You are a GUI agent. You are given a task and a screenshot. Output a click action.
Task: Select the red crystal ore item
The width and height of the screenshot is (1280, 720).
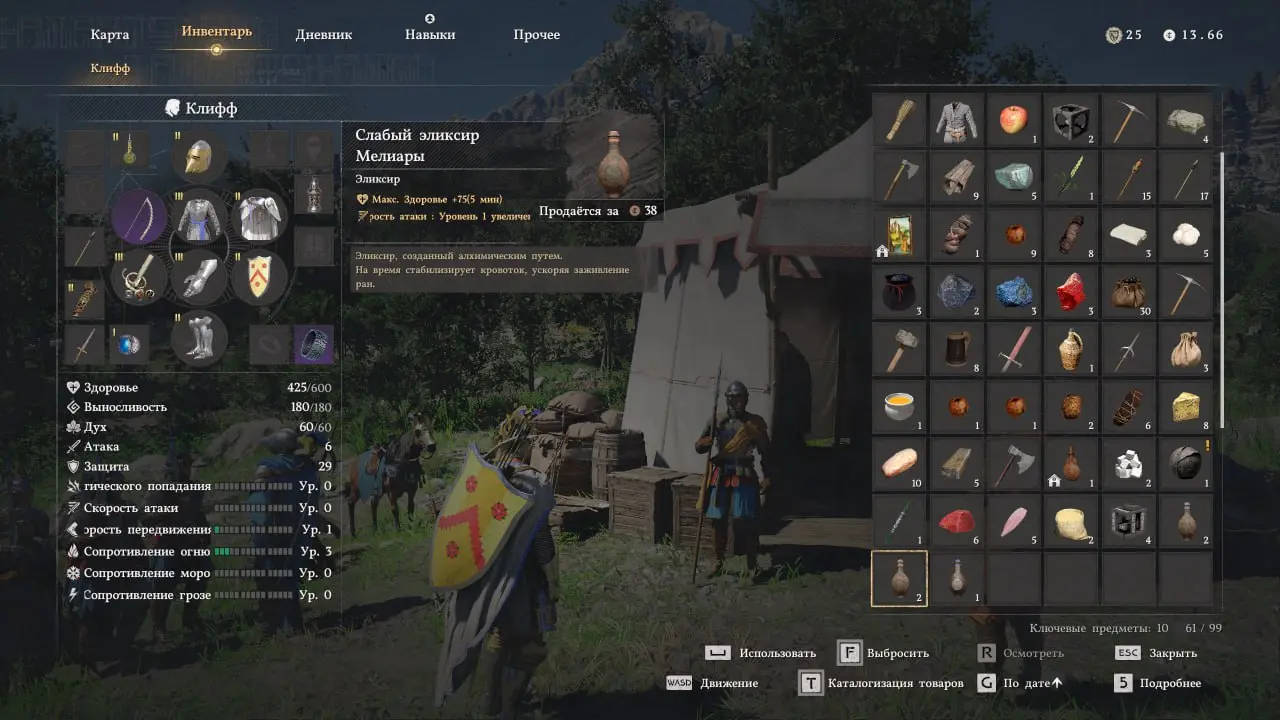point(1072,292)
